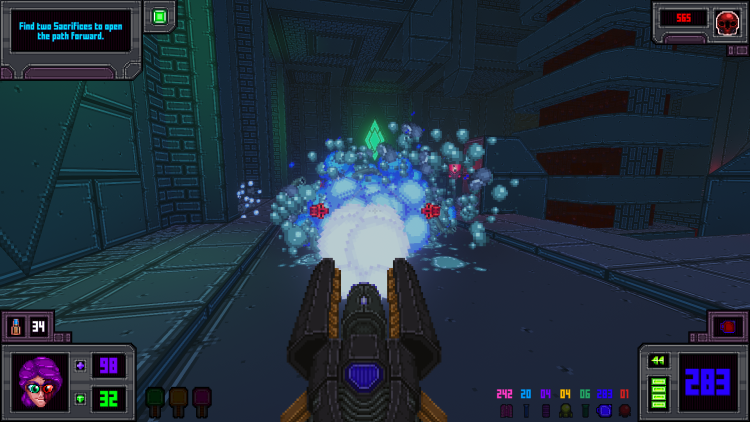Viewport: 750px width, 422px height.
Task: Click the red skull kill icon
Action: [727, 19]
